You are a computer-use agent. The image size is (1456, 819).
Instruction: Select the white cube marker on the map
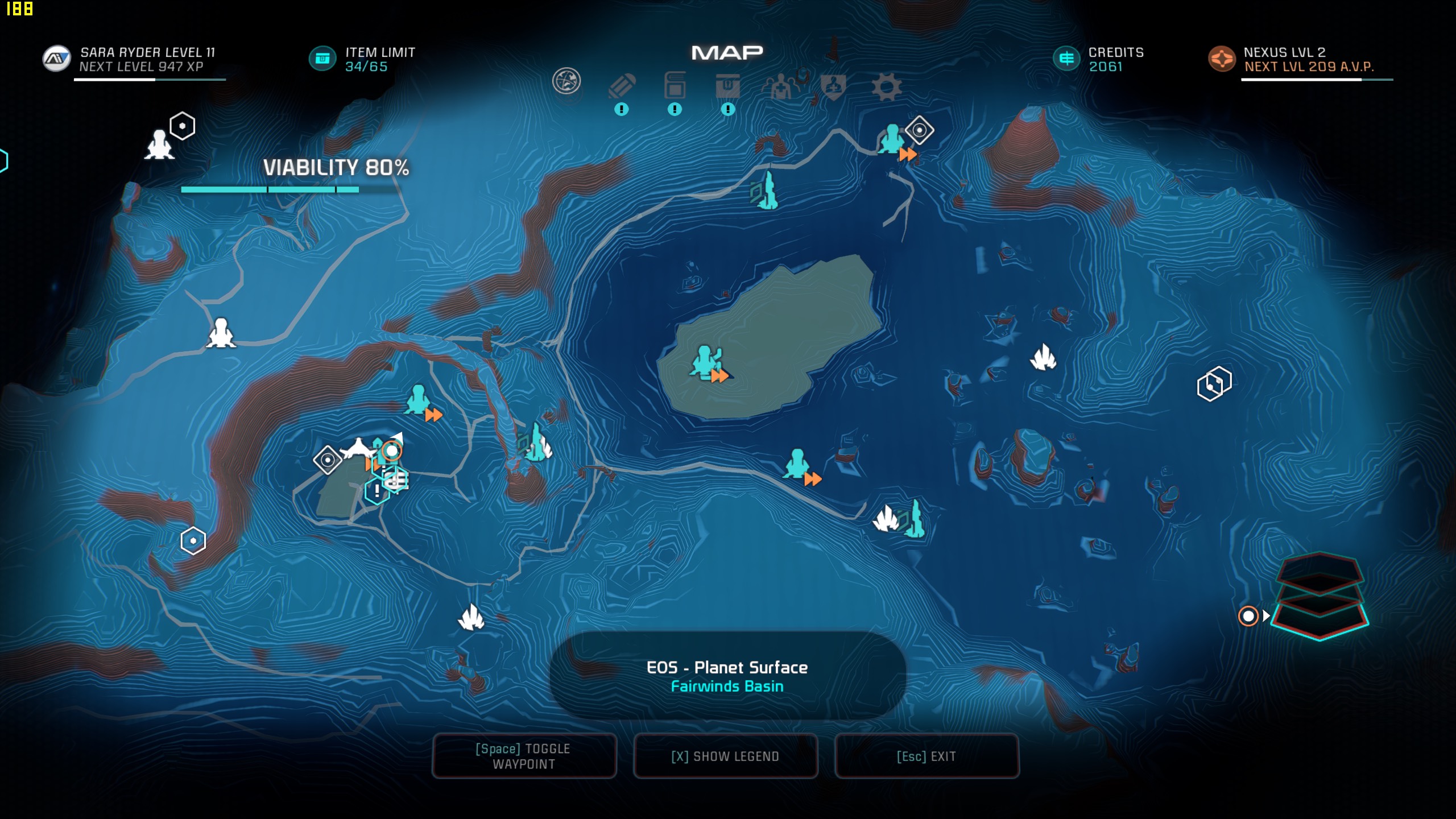click(x=1214, y=384)
